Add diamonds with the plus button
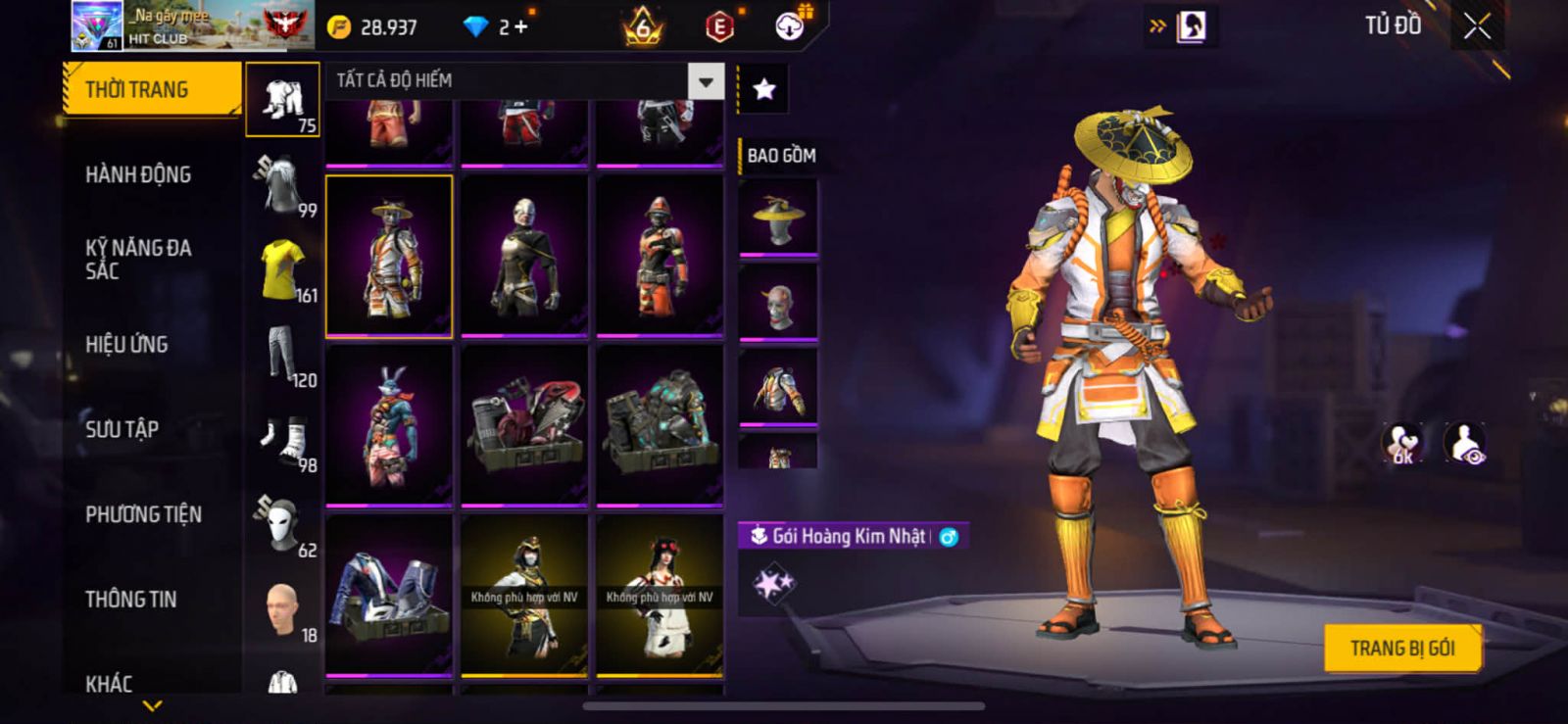Screen dimensions: 1568x724 520,27
